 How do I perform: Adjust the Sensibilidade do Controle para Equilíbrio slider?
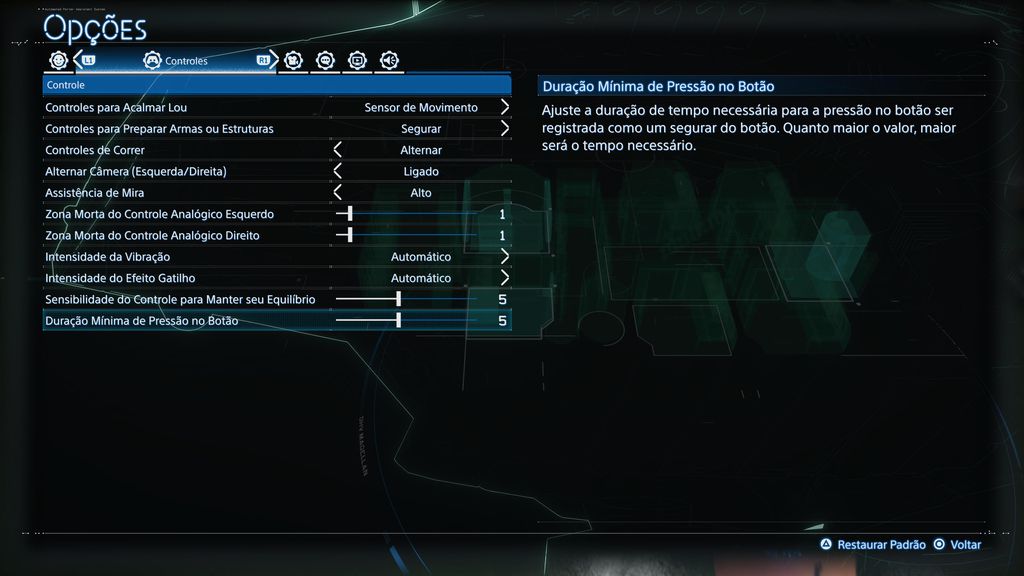point(398,299)
